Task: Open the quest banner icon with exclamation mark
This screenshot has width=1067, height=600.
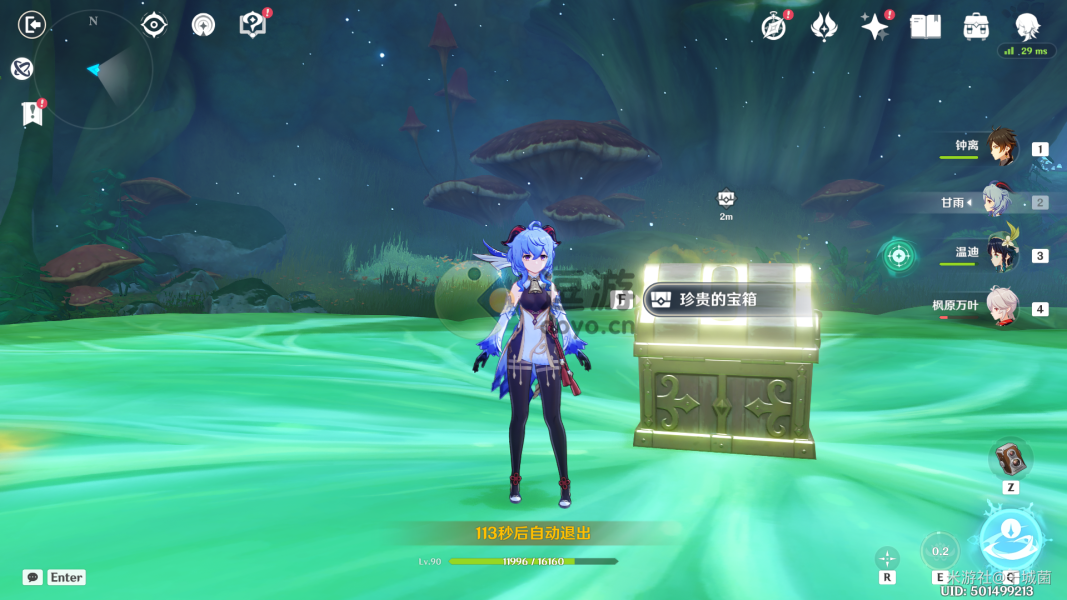Action: pos(33,114)
